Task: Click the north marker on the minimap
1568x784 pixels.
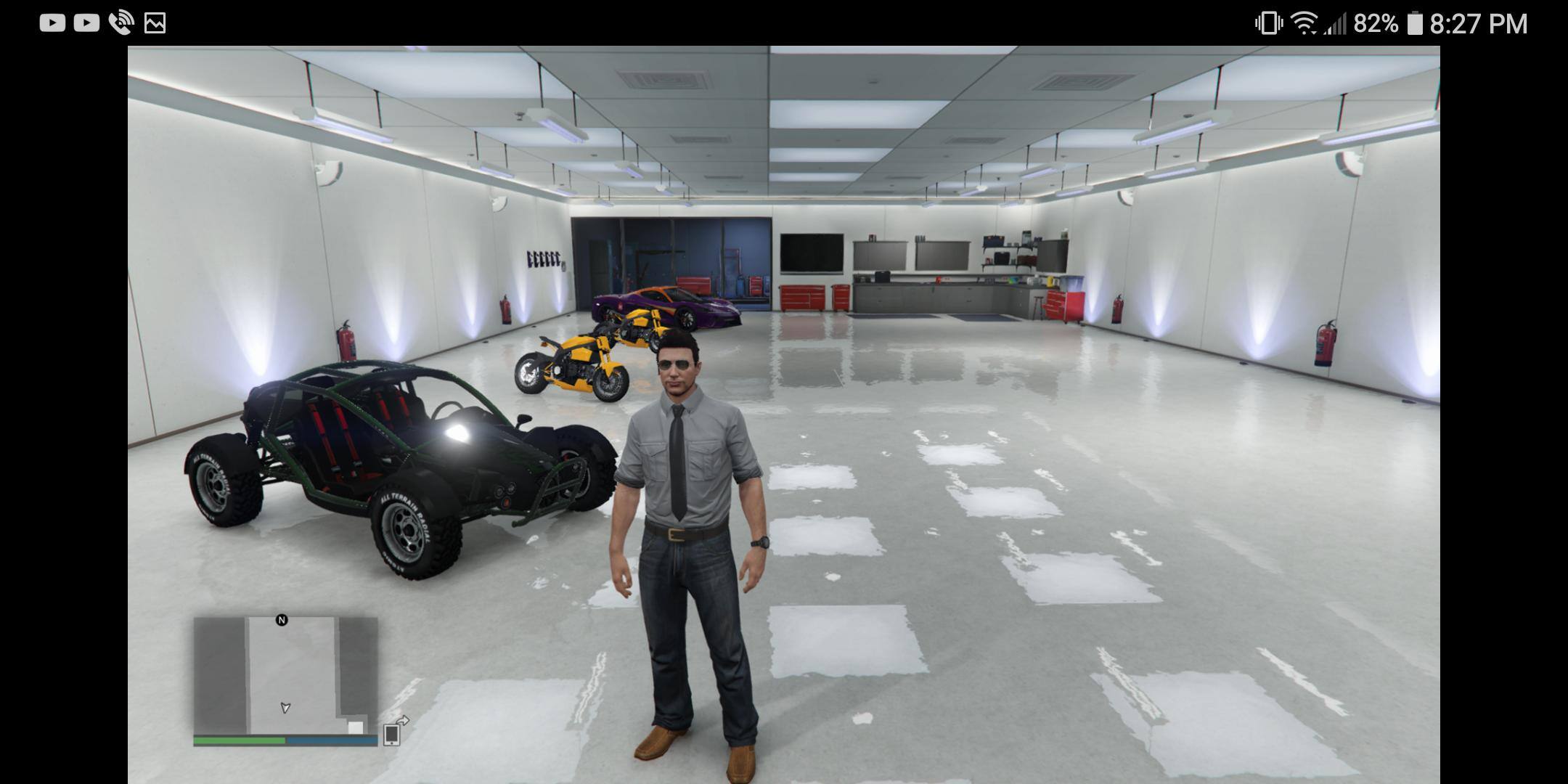Action: coord(282,620)
